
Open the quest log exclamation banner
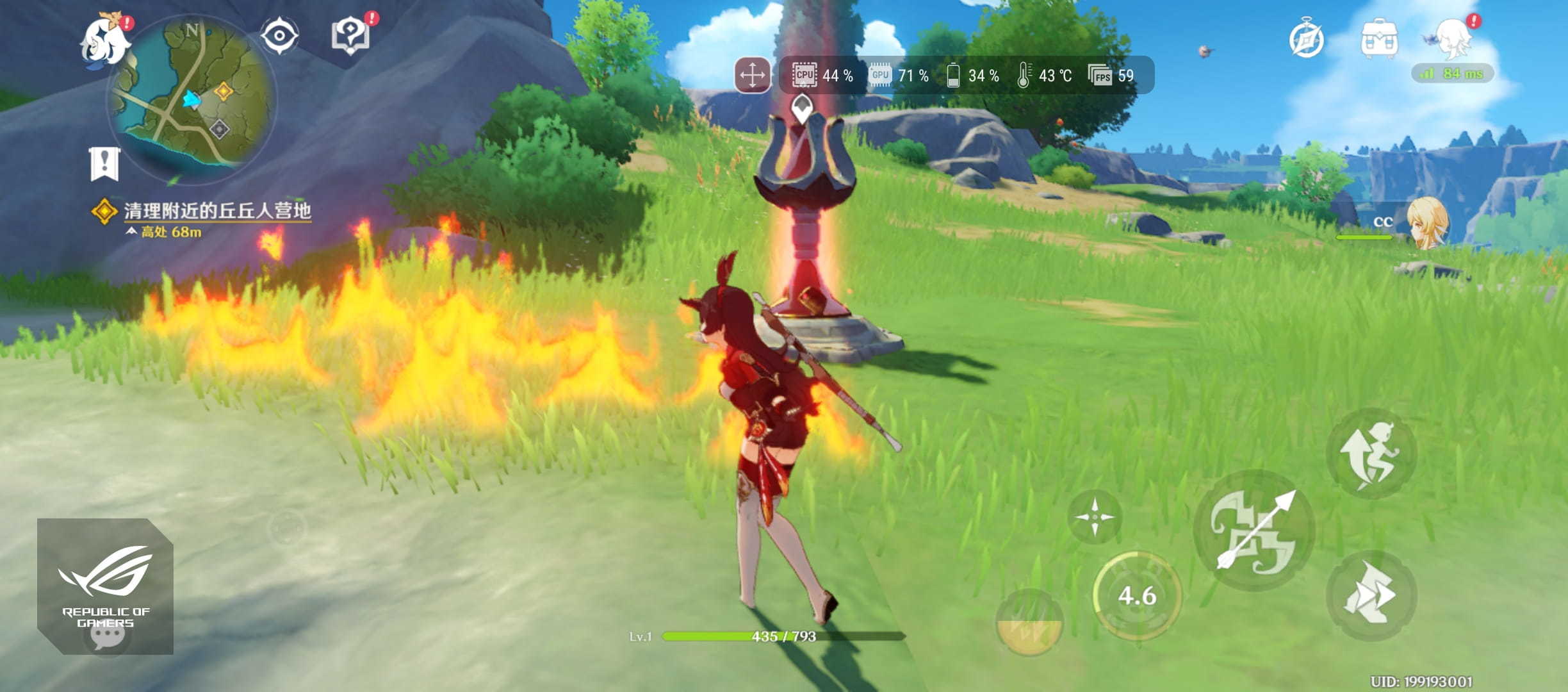click(104, 163)
